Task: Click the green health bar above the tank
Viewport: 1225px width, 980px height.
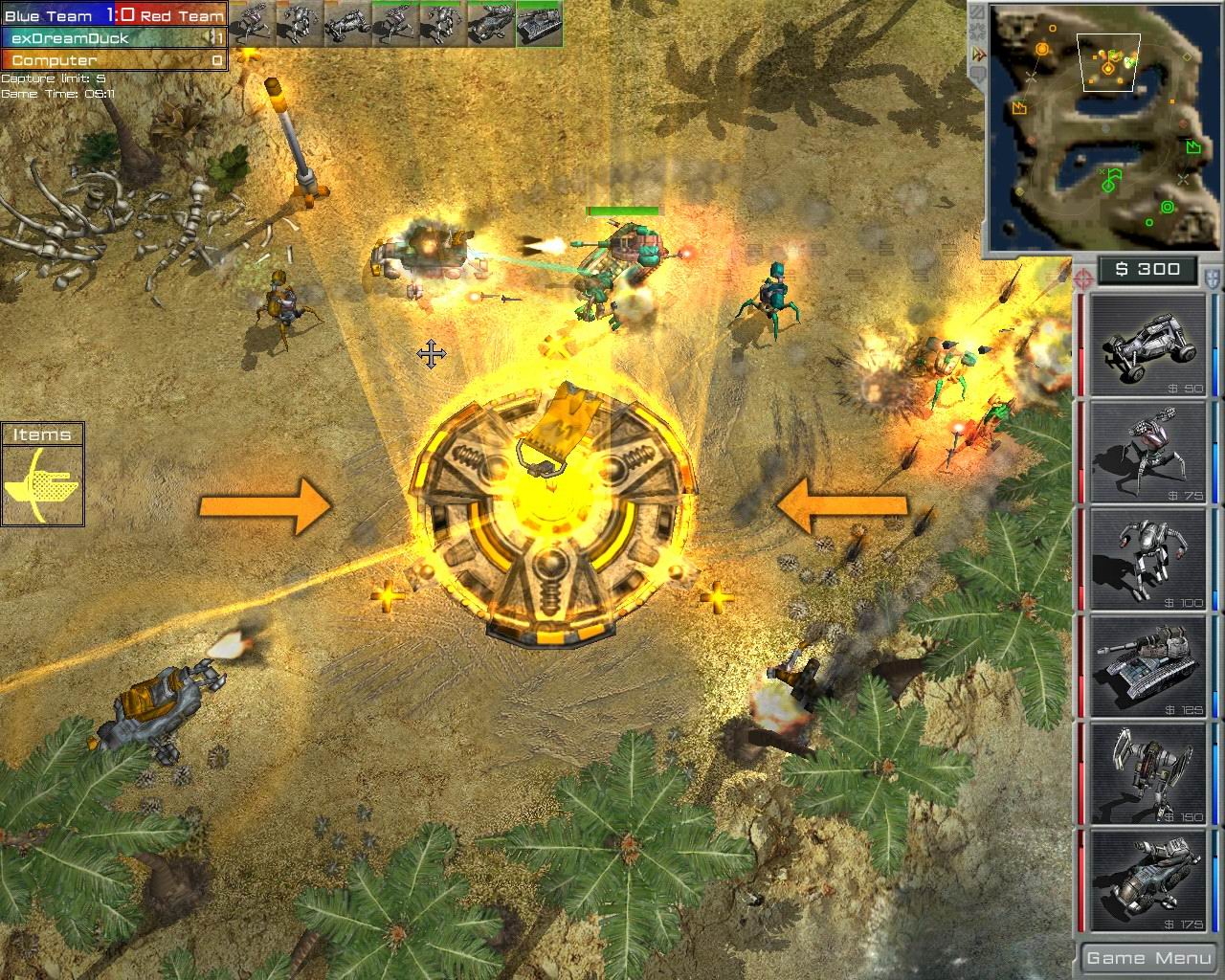Action: 622,210
